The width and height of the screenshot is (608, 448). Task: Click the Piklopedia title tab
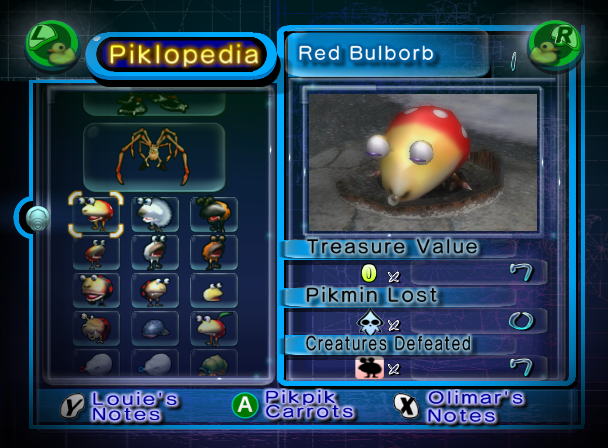point(183,54)
